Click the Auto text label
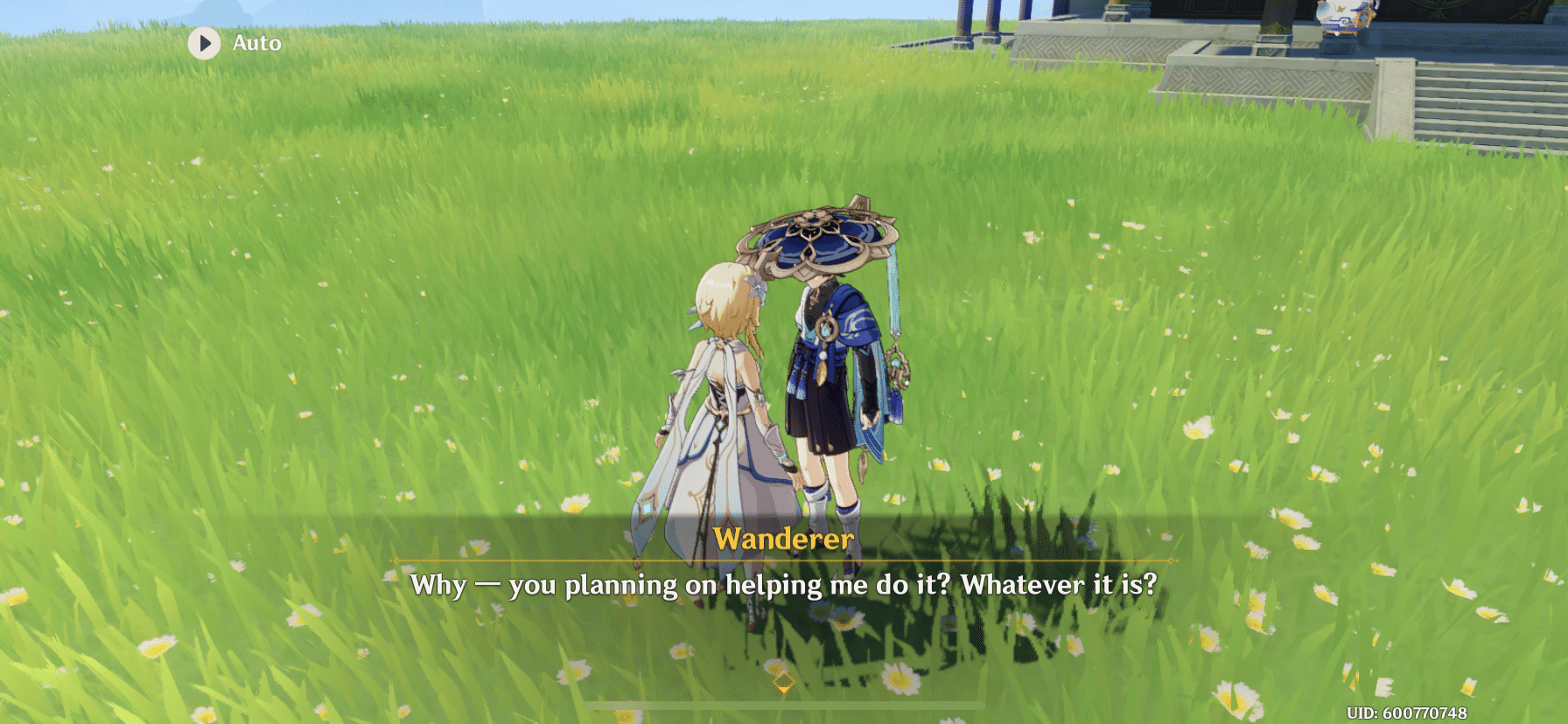Image resolution: width=1568 pixels, height=724 pixels. (x=255, y=43)
